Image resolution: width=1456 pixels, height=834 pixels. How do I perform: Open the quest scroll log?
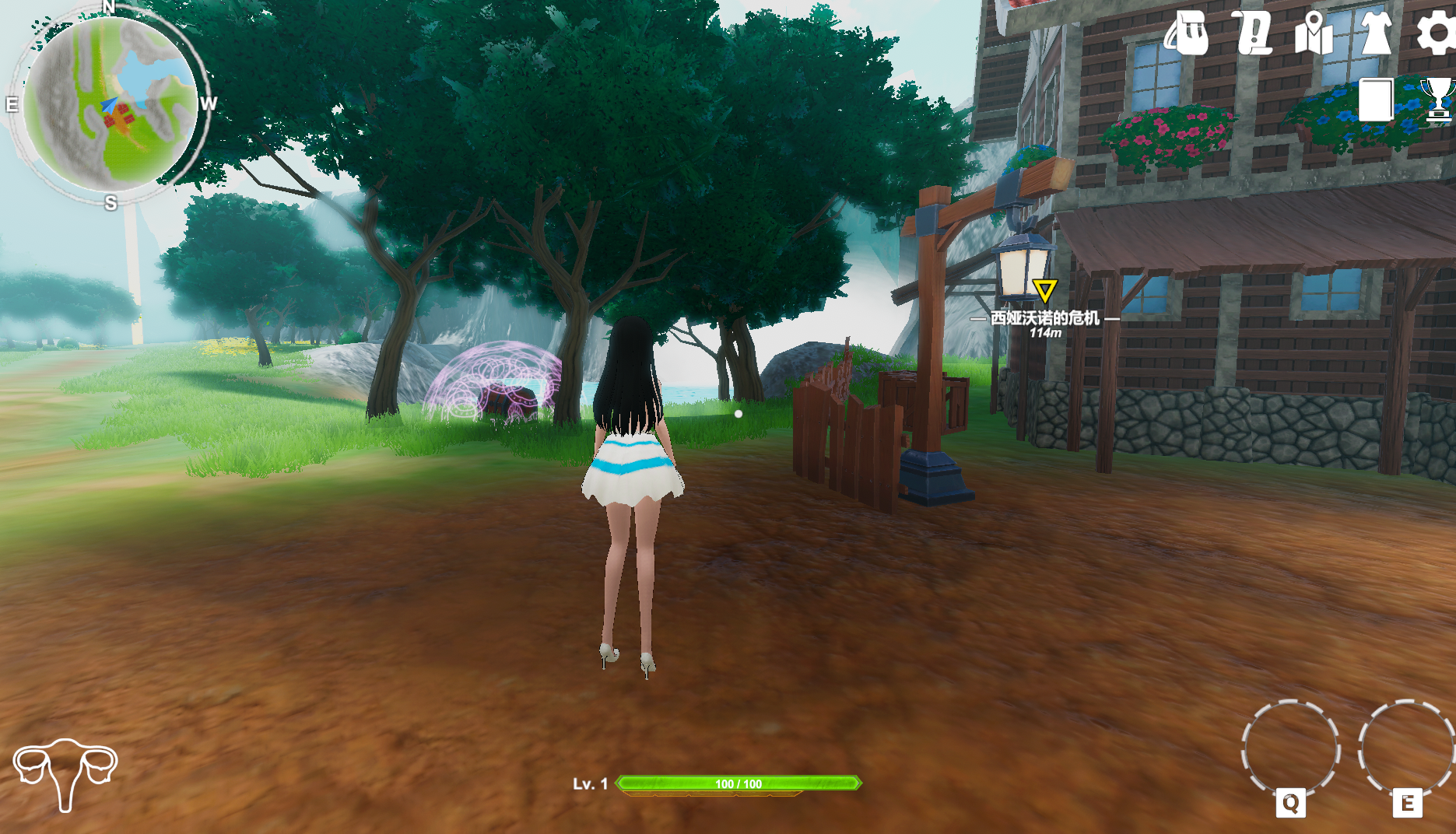point(1253,33)
